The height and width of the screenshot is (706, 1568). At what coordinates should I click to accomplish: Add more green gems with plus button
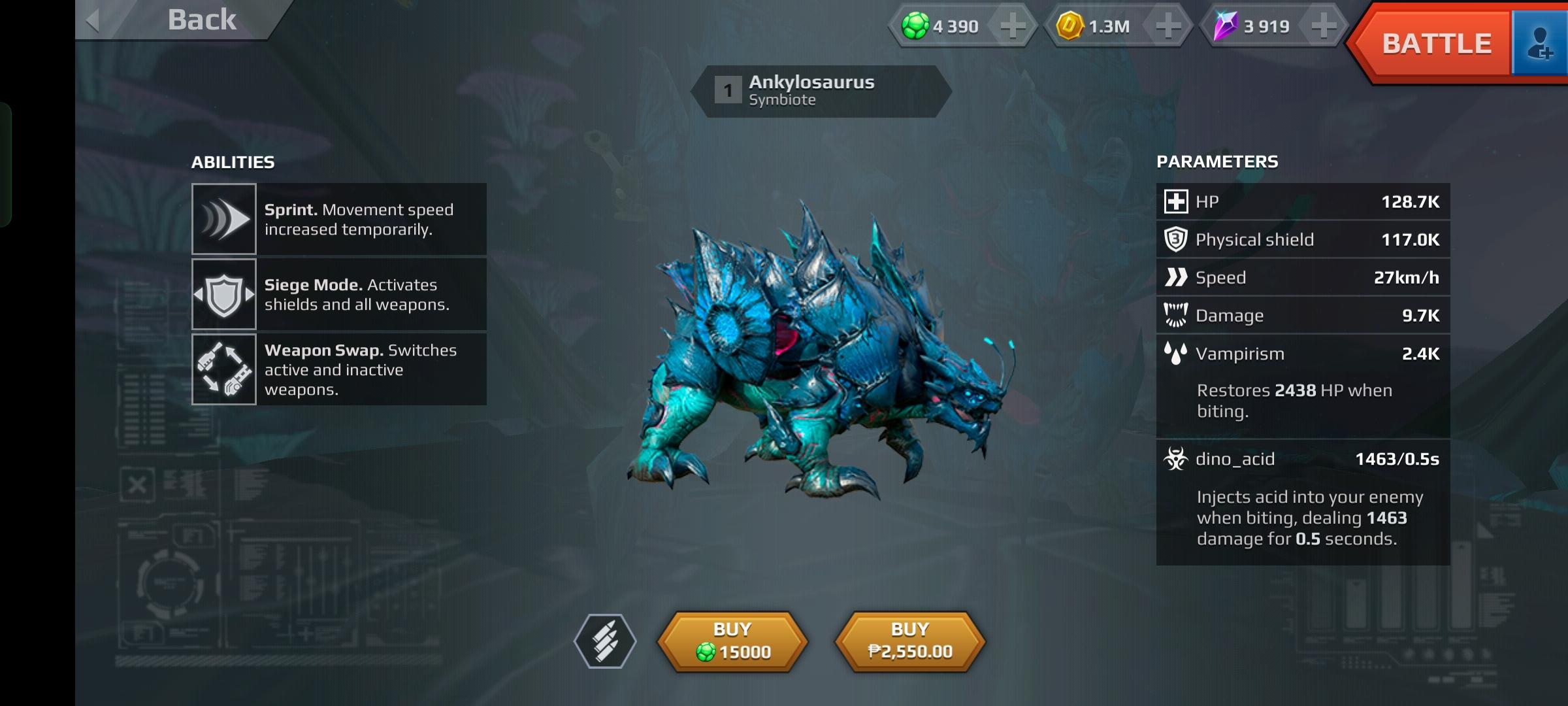tap(1013, 26)
